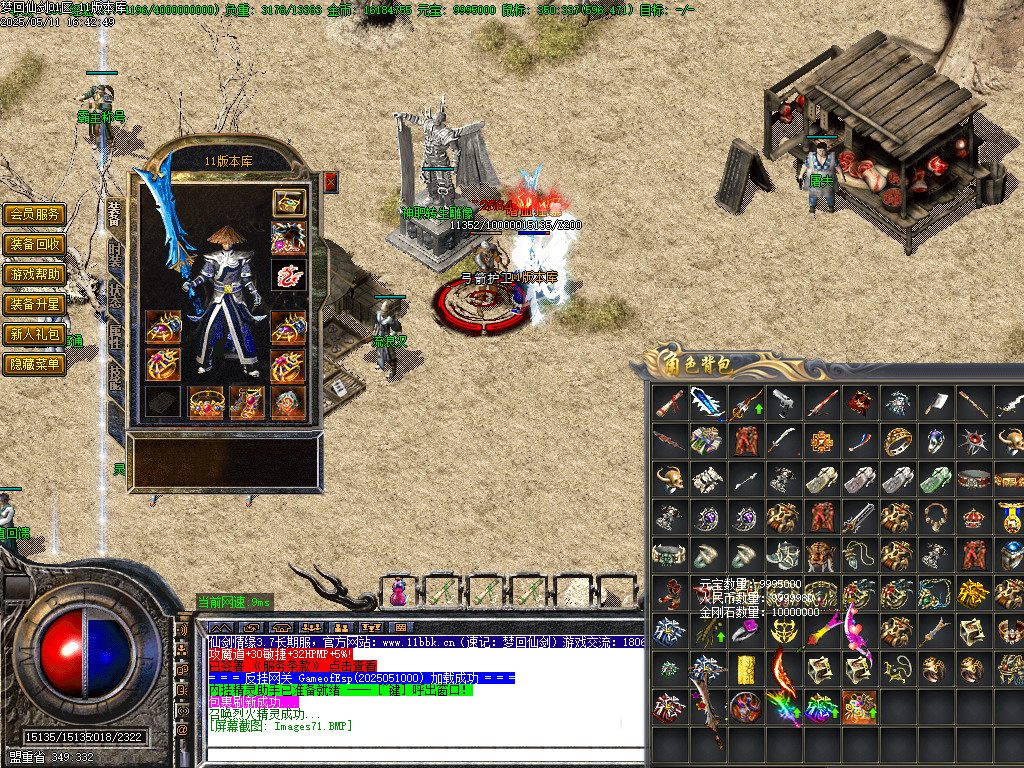Image resolution: width=1024 pixels, height=768 pixels.
Task: Select the pistol item in the bag
Action: click(783, 403)
